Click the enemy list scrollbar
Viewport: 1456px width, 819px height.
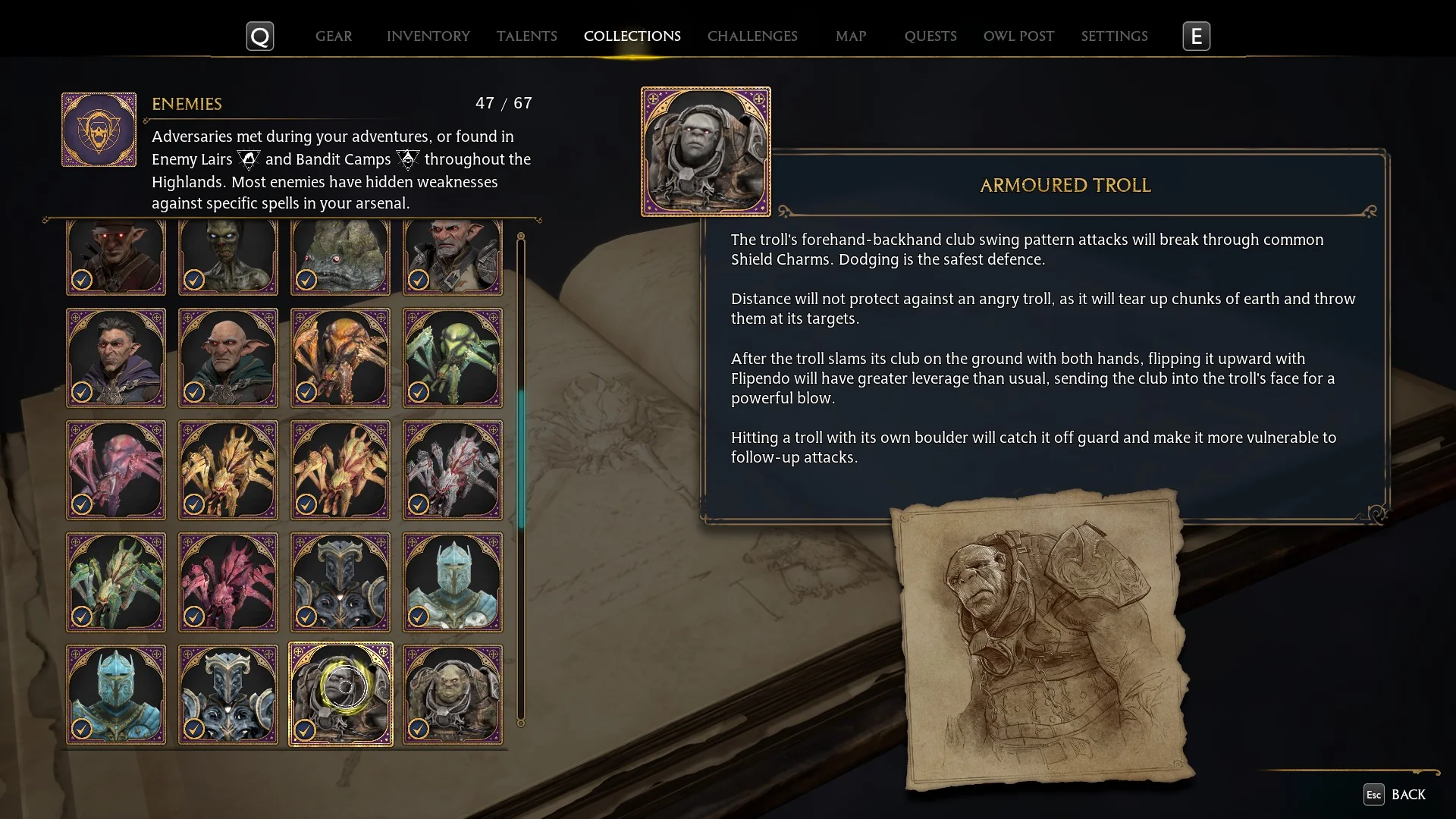click(x=521, y=458)
